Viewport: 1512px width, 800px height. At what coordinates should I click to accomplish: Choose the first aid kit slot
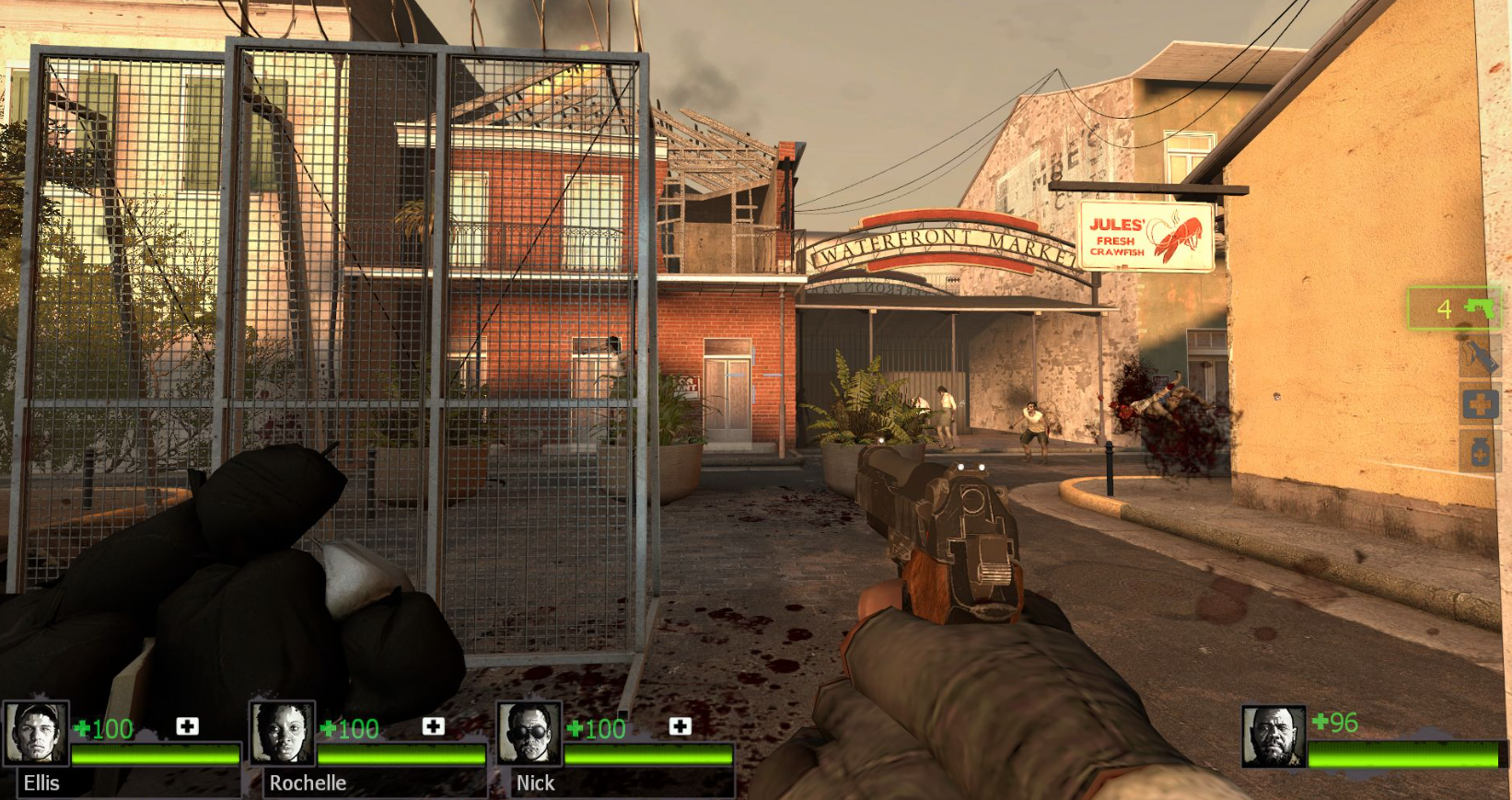pyautogui.click(x=1480, y=404)
